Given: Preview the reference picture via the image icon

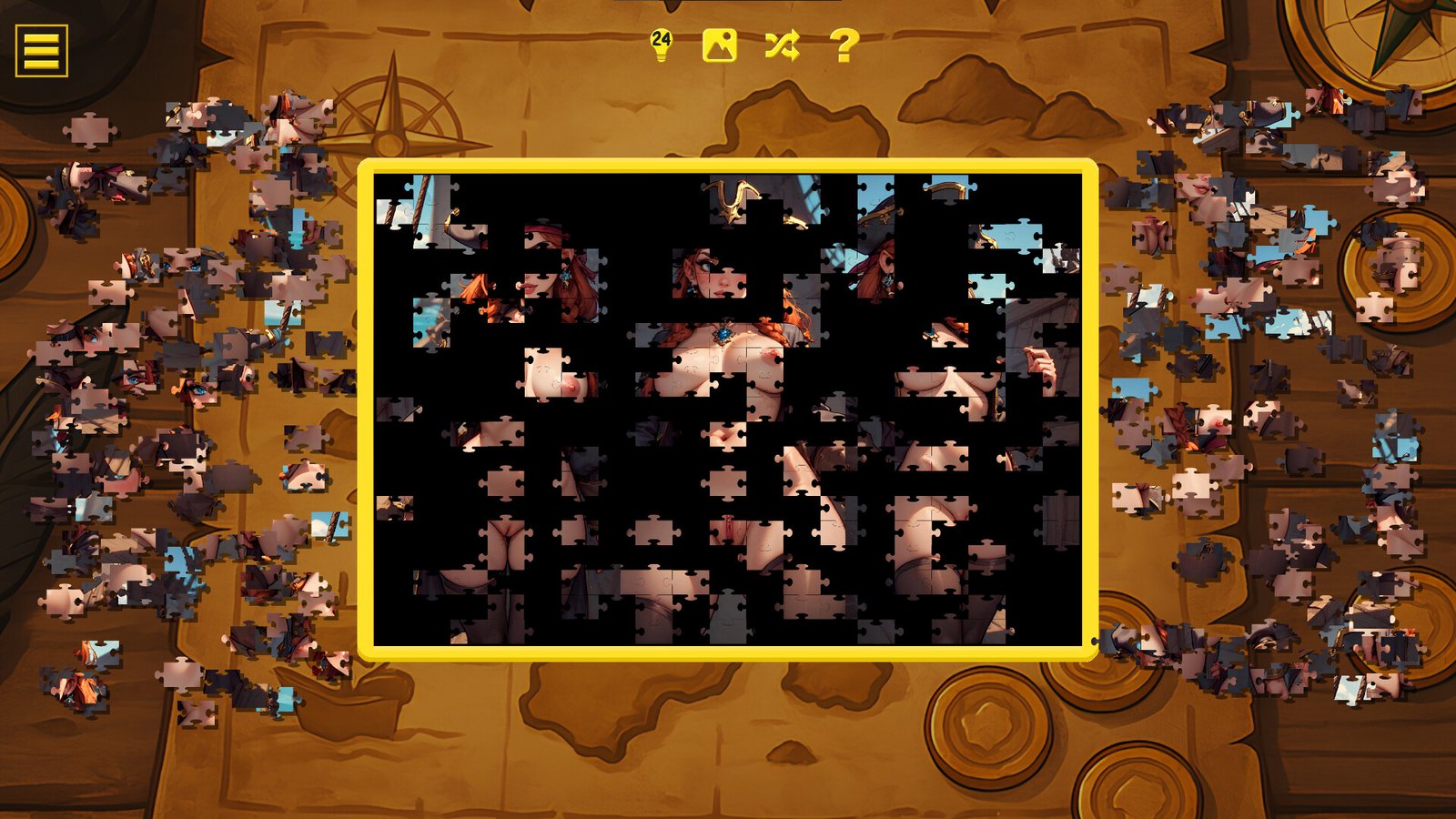Looking at the screenshot, I should coord(719,43).
